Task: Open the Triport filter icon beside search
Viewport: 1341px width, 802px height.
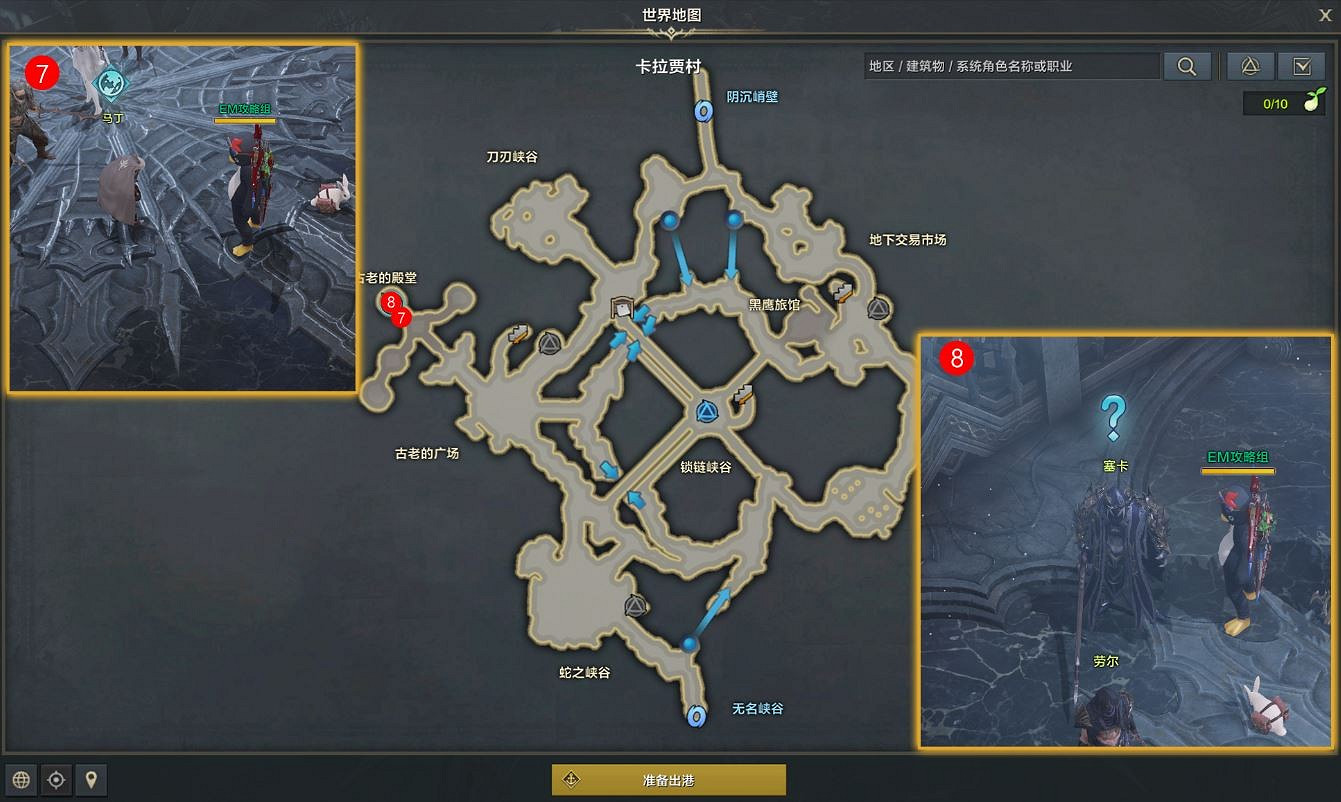Action: click(1249, 66)
